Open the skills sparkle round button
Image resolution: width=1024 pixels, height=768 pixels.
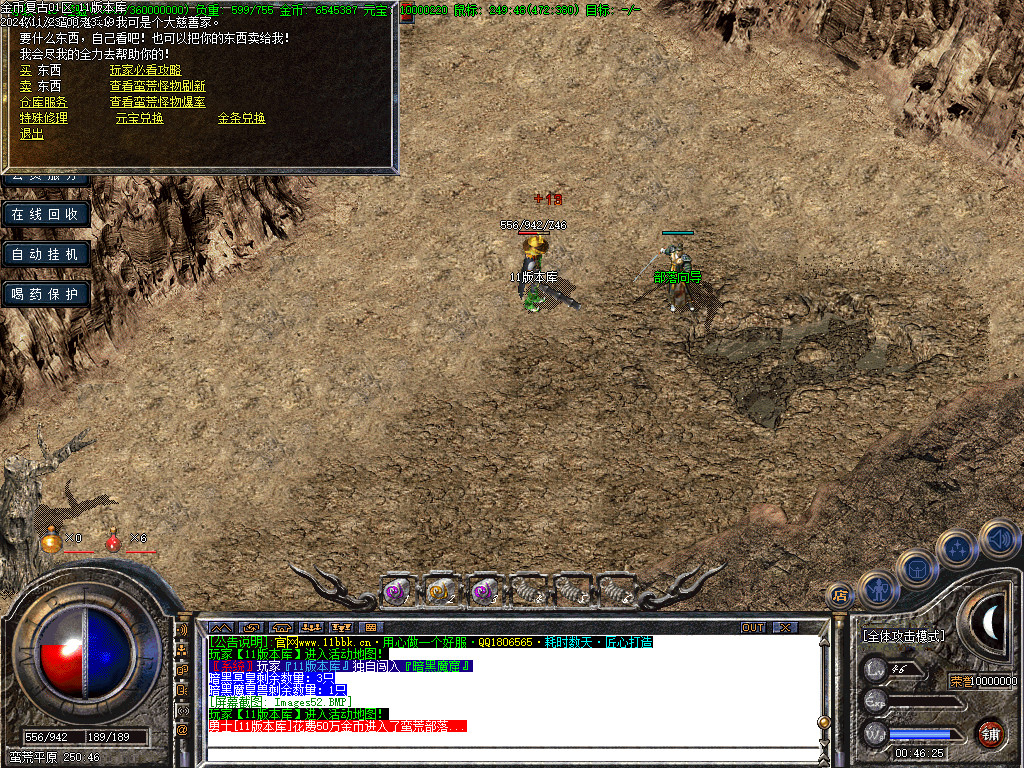click(x=957, y=548)
